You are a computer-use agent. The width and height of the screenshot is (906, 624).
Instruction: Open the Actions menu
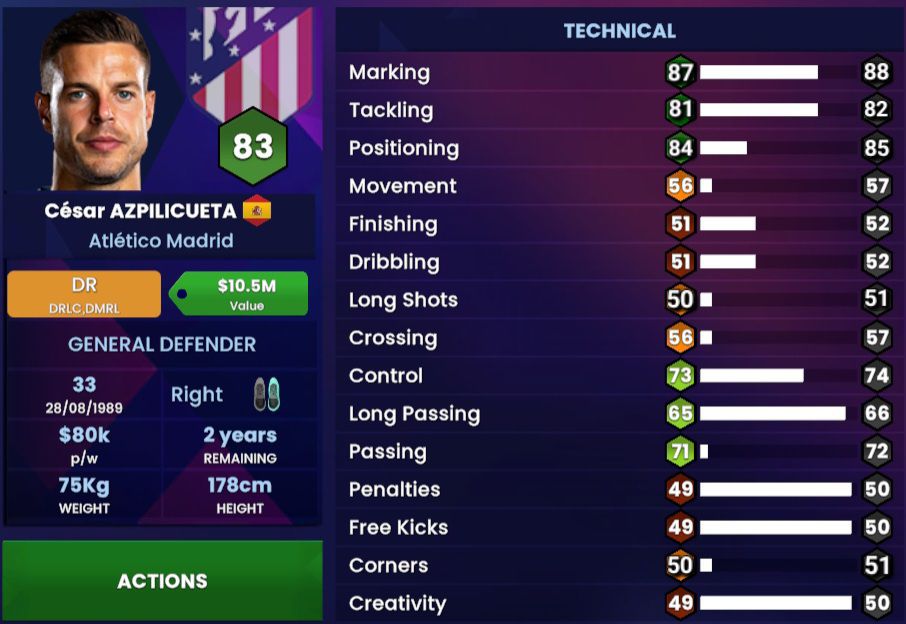(x=162, y=581)
